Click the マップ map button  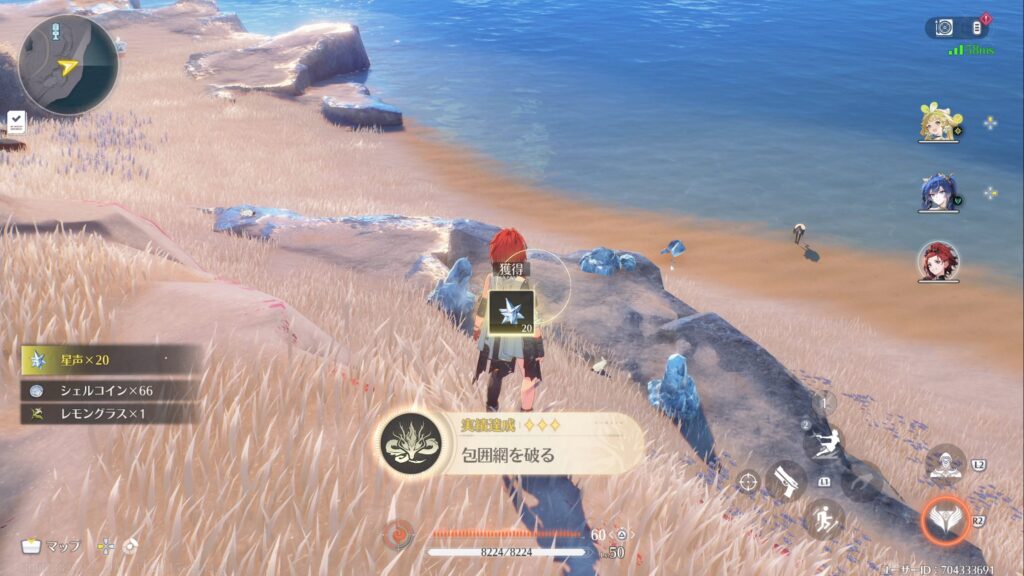52,546
